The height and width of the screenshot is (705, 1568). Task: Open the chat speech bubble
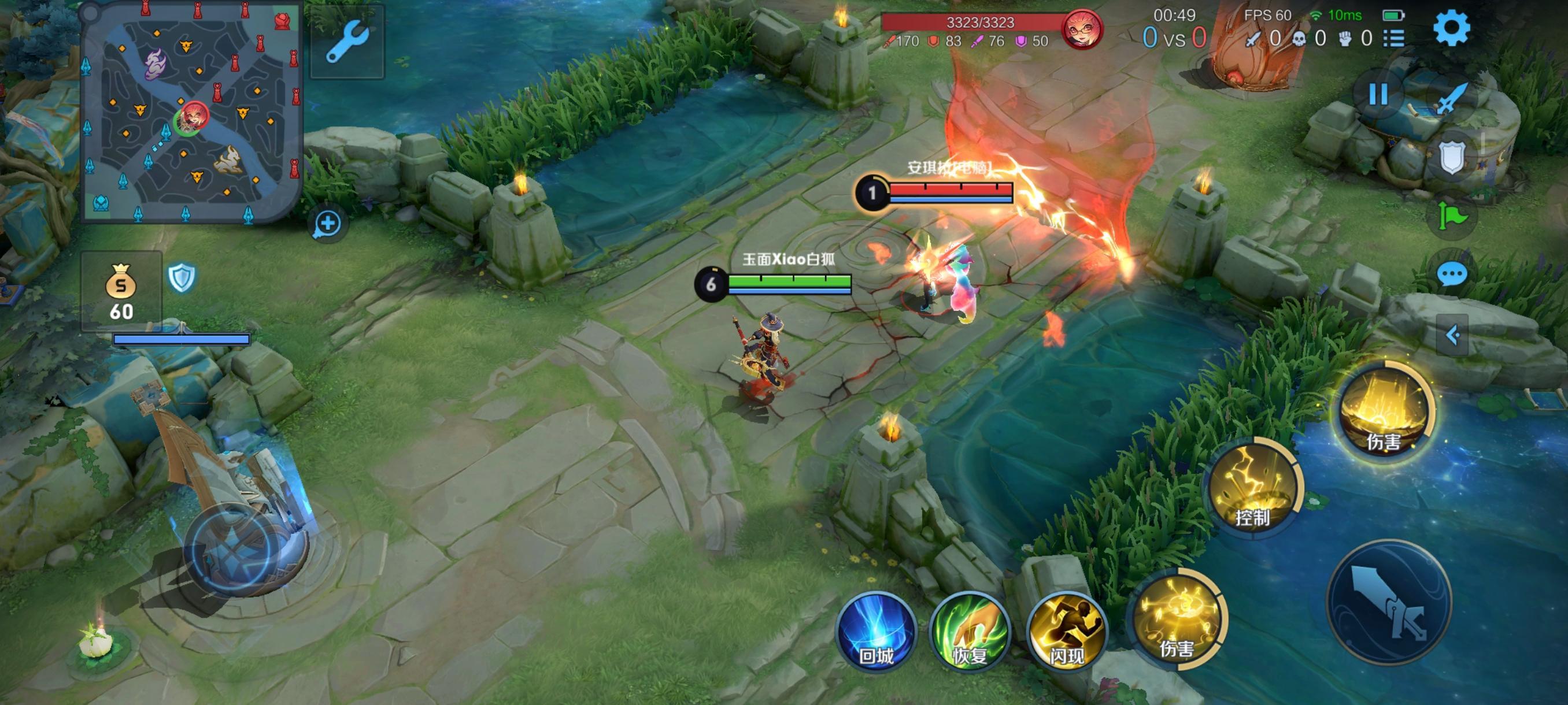pos(1452,274)
